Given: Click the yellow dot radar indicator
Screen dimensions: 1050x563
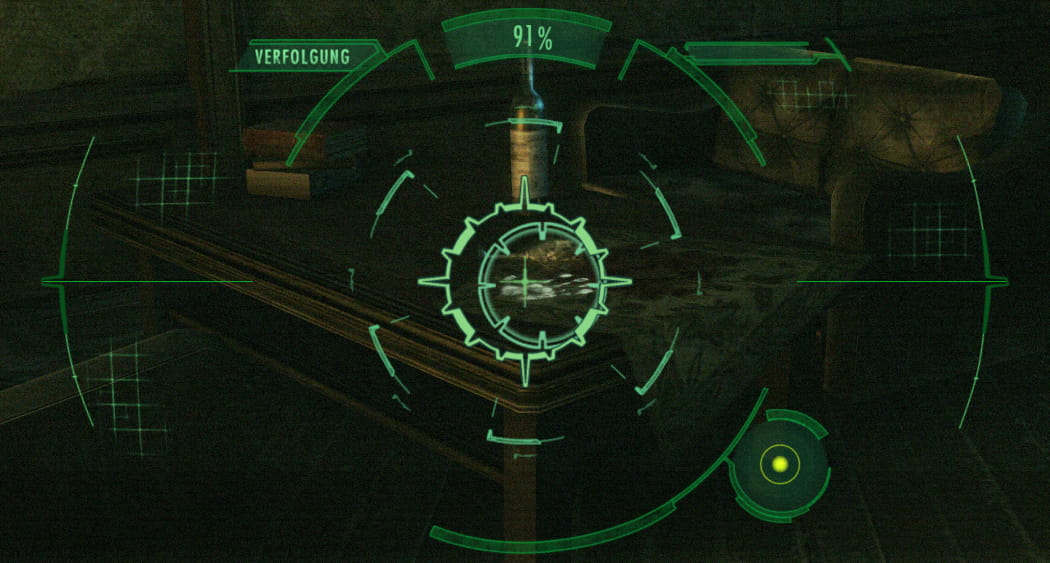Looking at the screenshot, I should (x=780, y=464).
